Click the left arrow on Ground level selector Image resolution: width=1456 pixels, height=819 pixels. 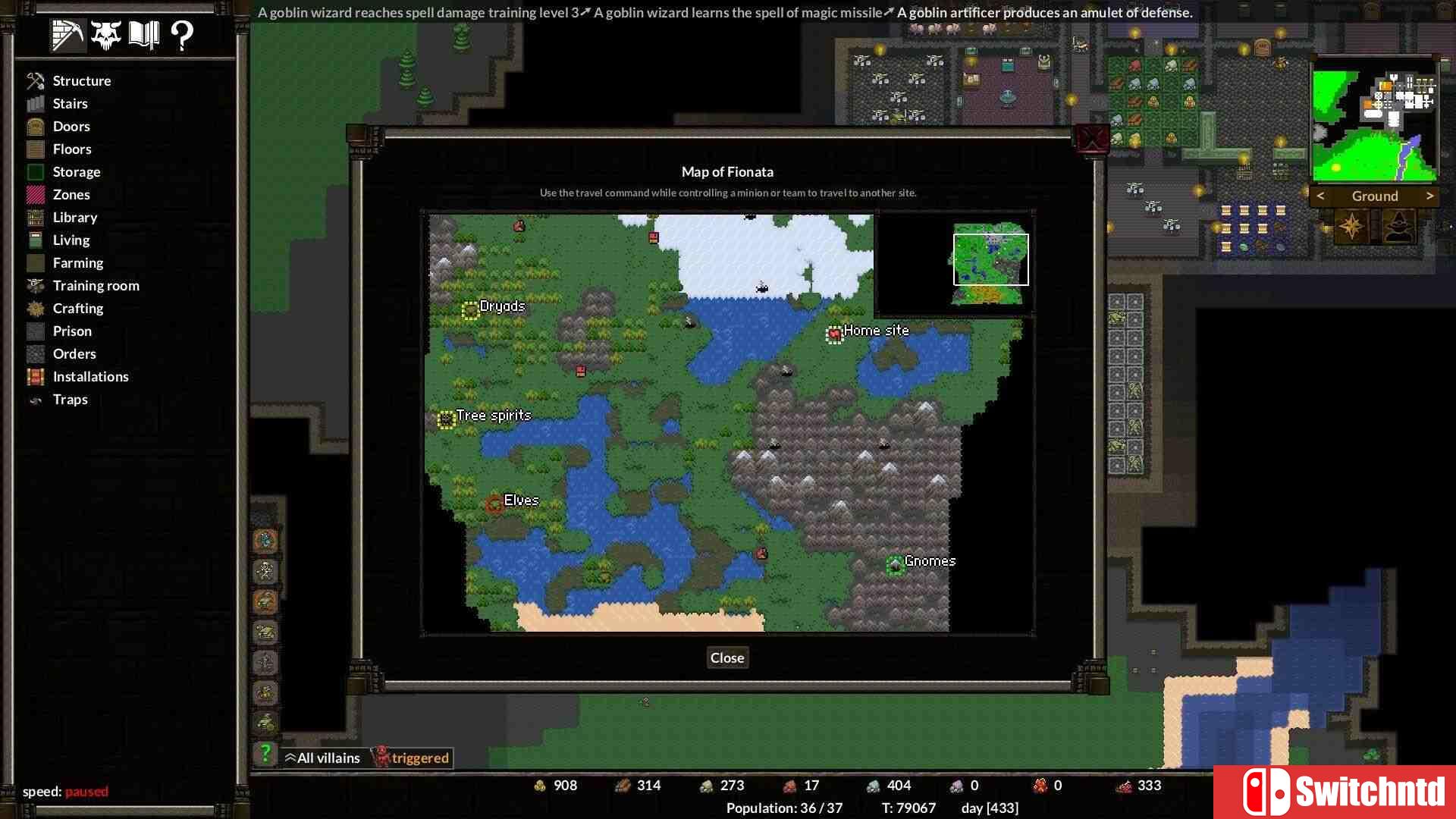(x=1320, y=196)
